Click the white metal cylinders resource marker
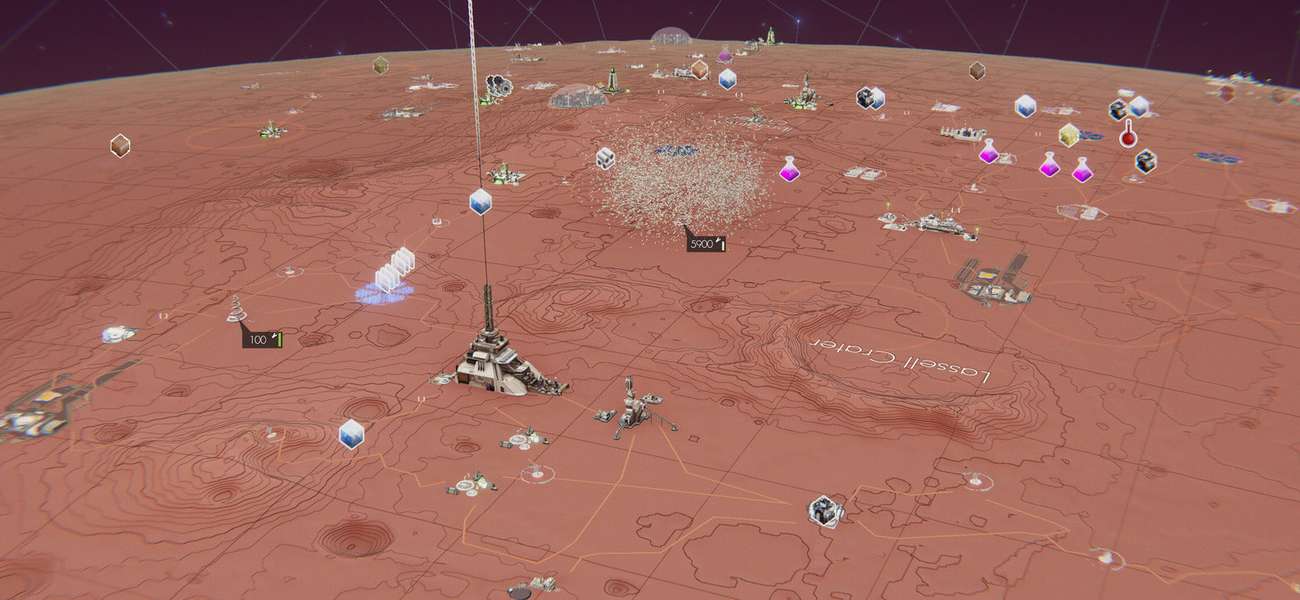 (605, 157)
